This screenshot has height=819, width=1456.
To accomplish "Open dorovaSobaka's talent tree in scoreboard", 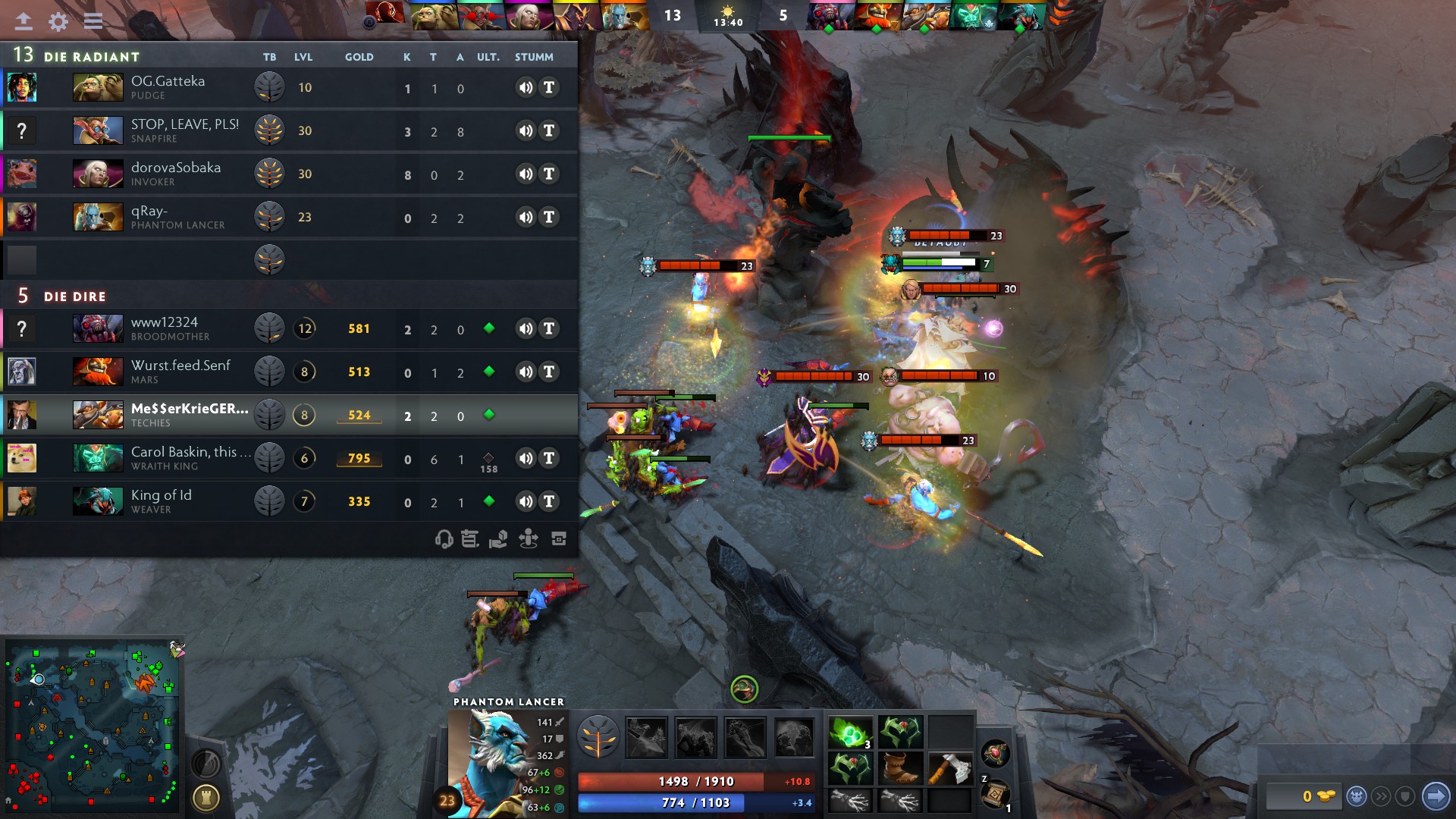I will [269, 174].
